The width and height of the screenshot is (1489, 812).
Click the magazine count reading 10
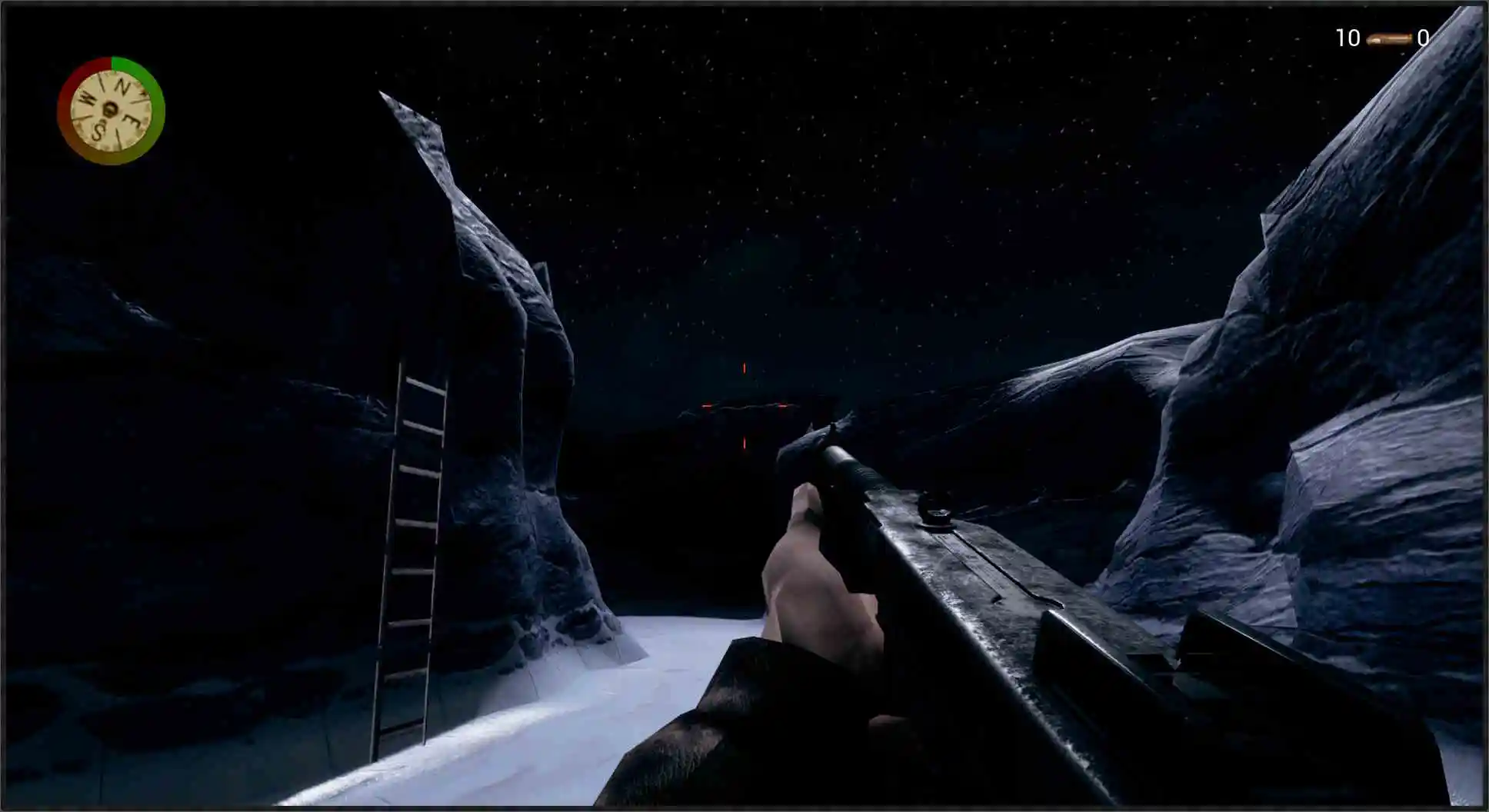click(1347, 37)
